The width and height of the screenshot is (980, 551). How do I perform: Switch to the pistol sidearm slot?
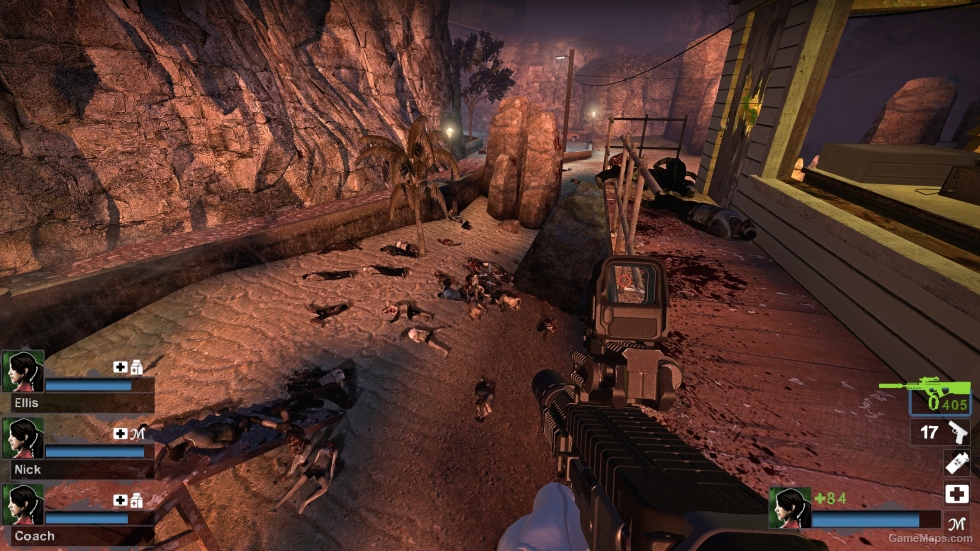click(941, 433)
